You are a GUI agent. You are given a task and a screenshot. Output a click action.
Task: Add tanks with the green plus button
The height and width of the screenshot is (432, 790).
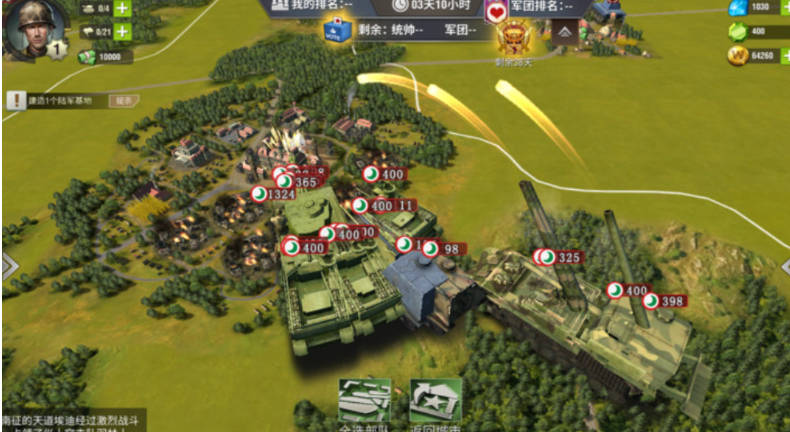click(x=121, y=8)
